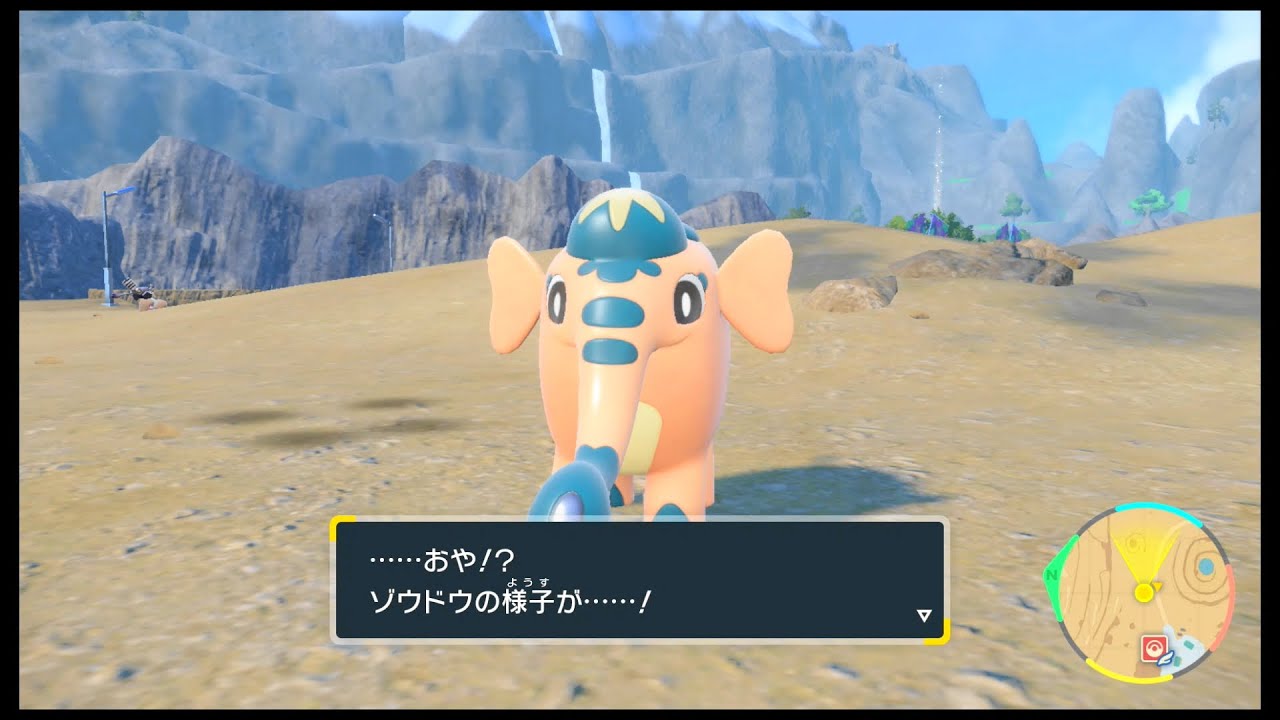Click the distant streetlamp on the left
The image size is (1280, 720).
coord(108,230)
